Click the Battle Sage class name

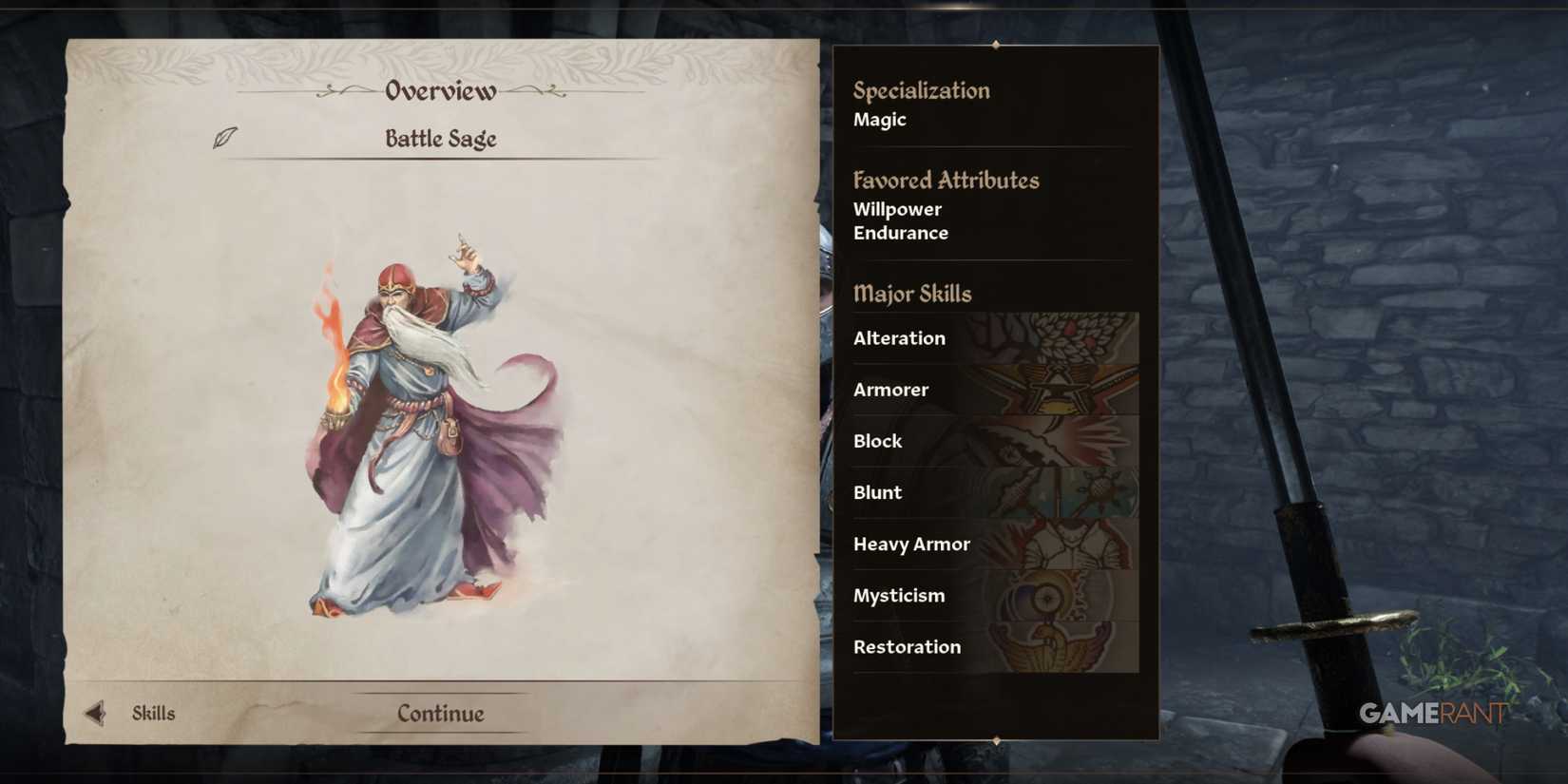[x=441, y=139]
